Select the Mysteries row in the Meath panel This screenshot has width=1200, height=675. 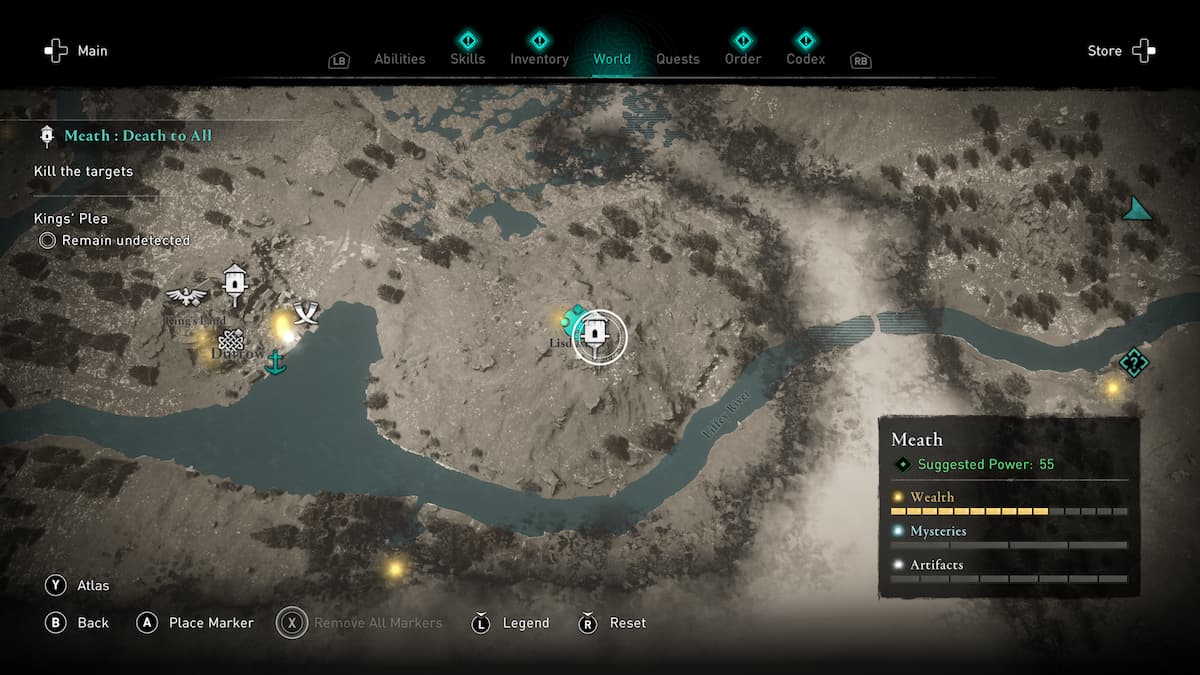1008,537
